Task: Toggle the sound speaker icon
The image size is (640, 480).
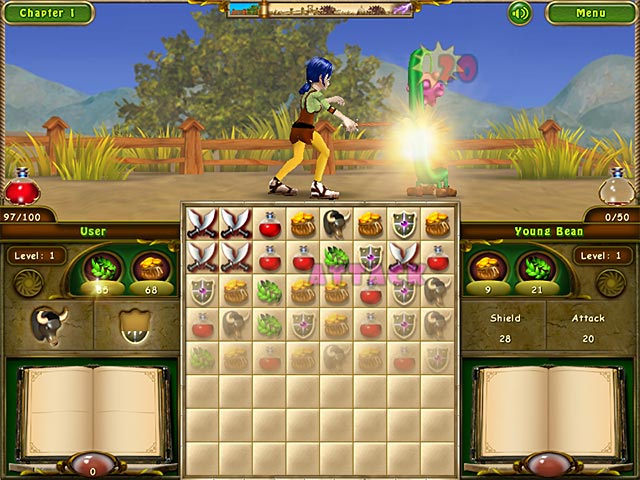Action: pyautogui.click(x=519, y=13)
